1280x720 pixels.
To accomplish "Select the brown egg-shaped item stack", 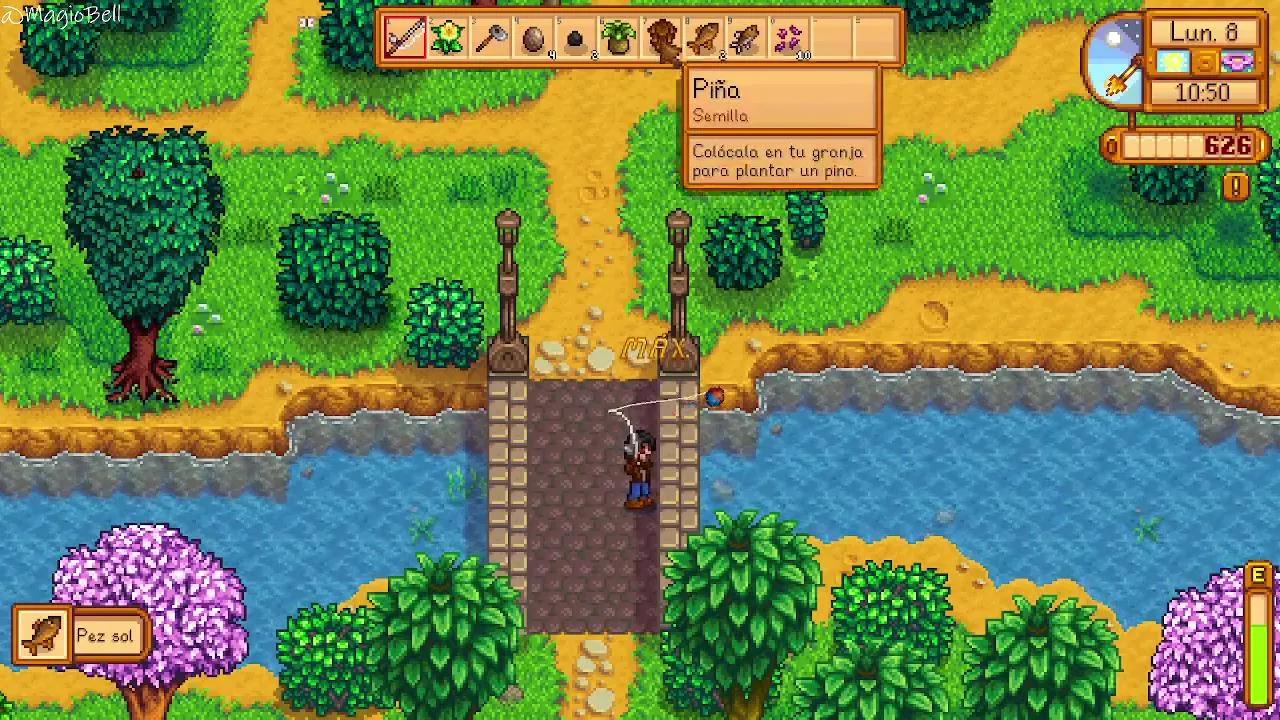I will pos(534,39).
